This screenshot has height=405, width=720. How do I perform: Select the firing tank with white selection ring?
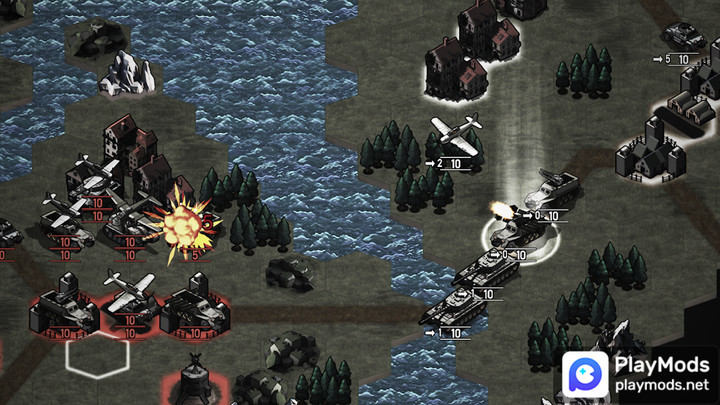click(516, 233)
